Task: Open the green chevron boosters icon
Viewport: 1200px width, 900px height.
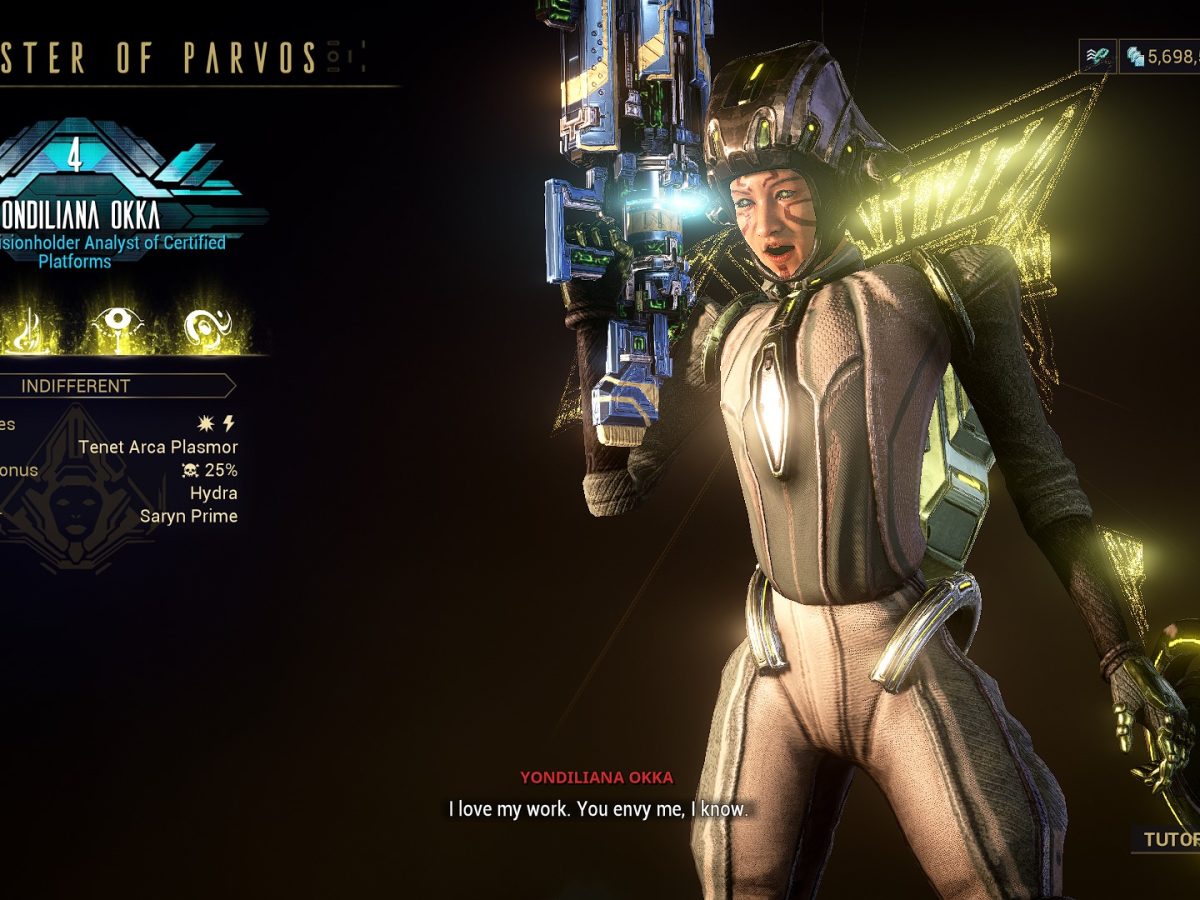Action: (1097, 57)
